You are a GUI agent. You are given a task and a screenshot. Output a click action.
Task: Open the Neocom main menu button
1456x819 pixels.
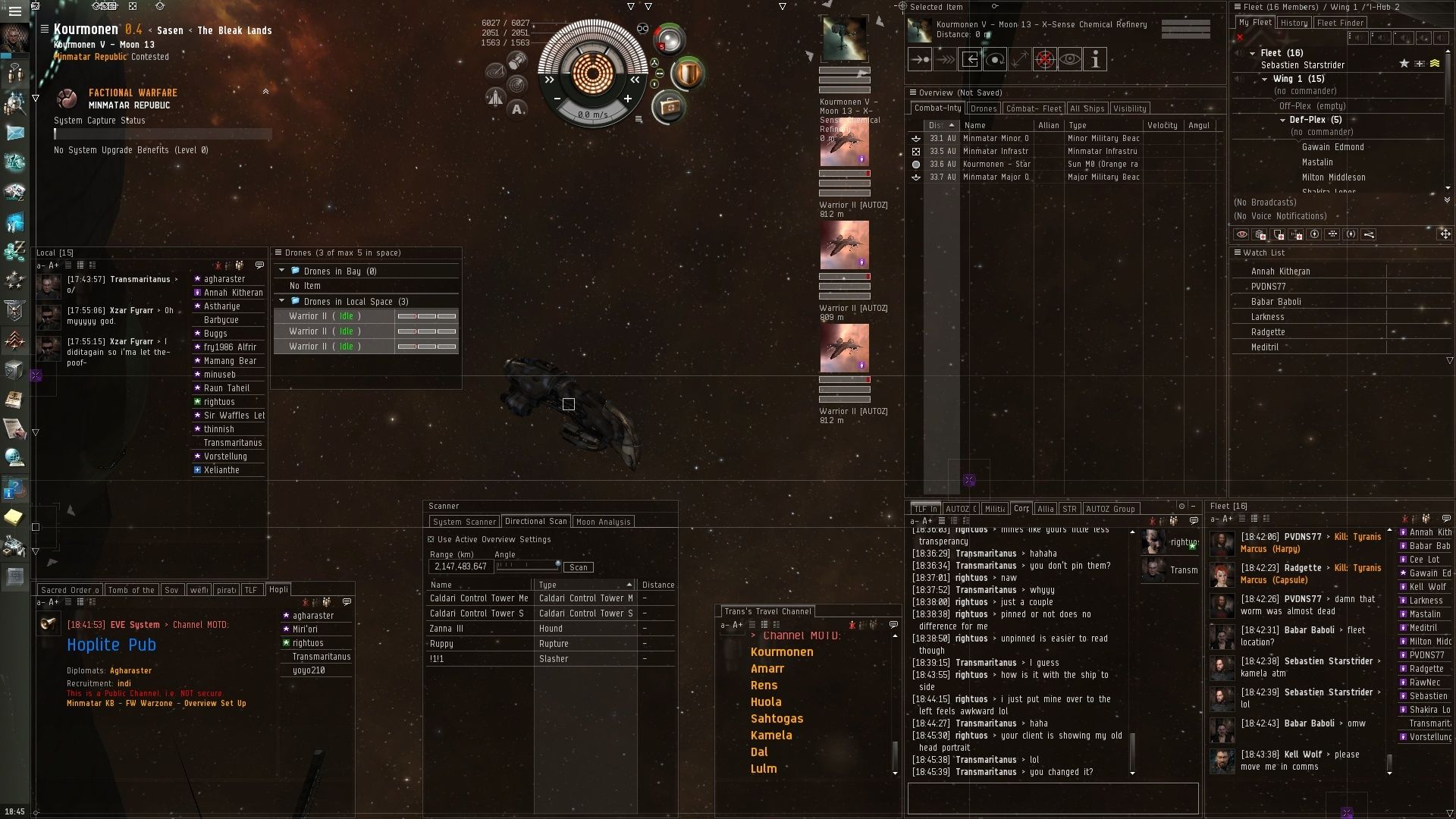[14, 11]
